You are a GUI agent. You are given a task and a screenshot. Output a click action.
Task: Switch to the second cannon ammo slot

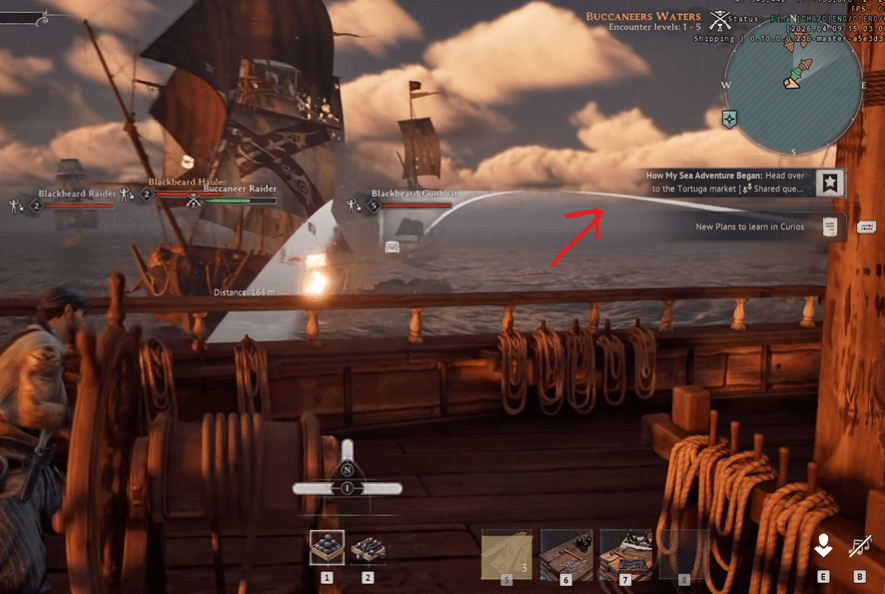point(368,547)
